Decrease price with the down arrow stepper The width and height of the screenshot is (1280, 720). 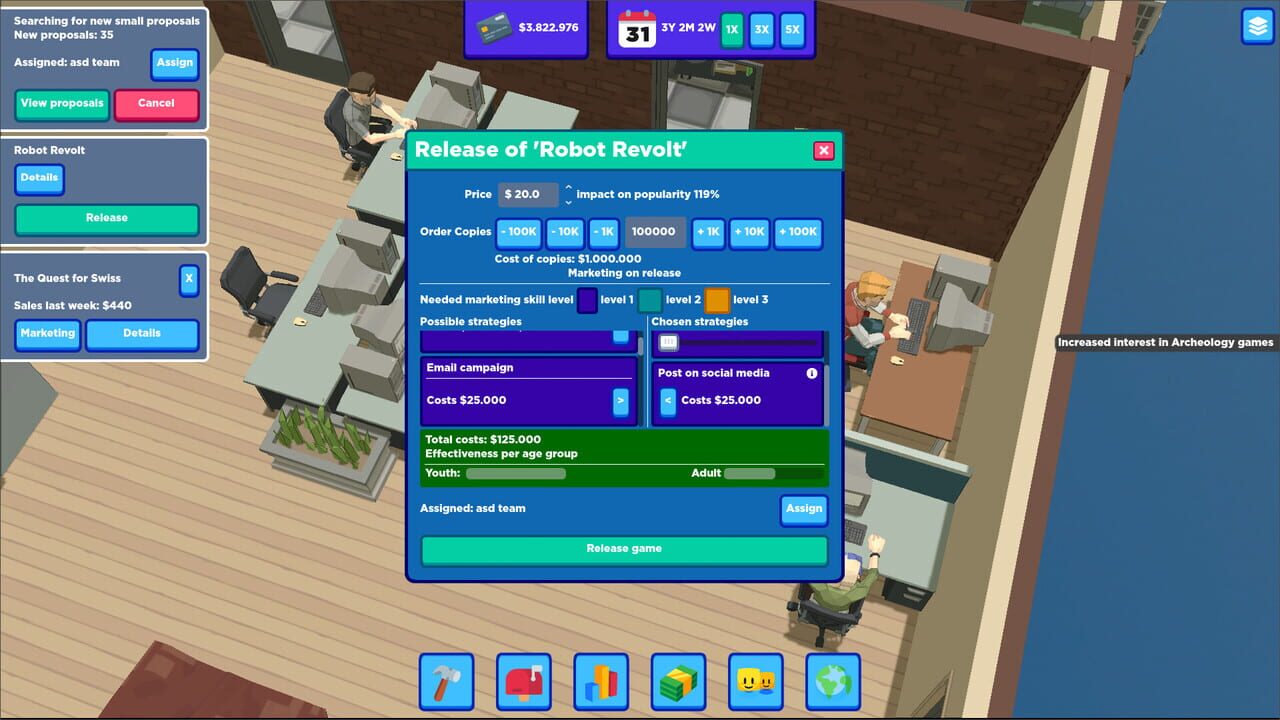pyautogui.click(x=569, y=200)
